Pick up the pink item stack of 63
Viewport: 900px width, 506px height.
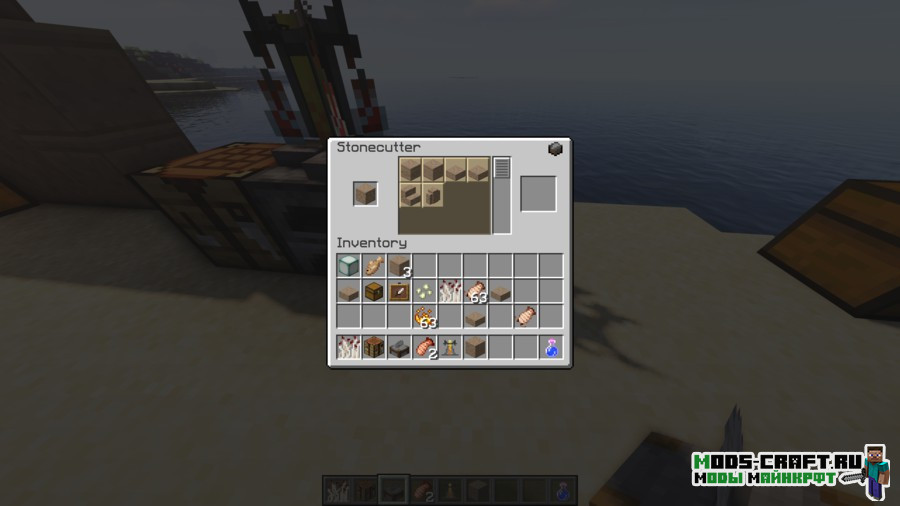475,292
